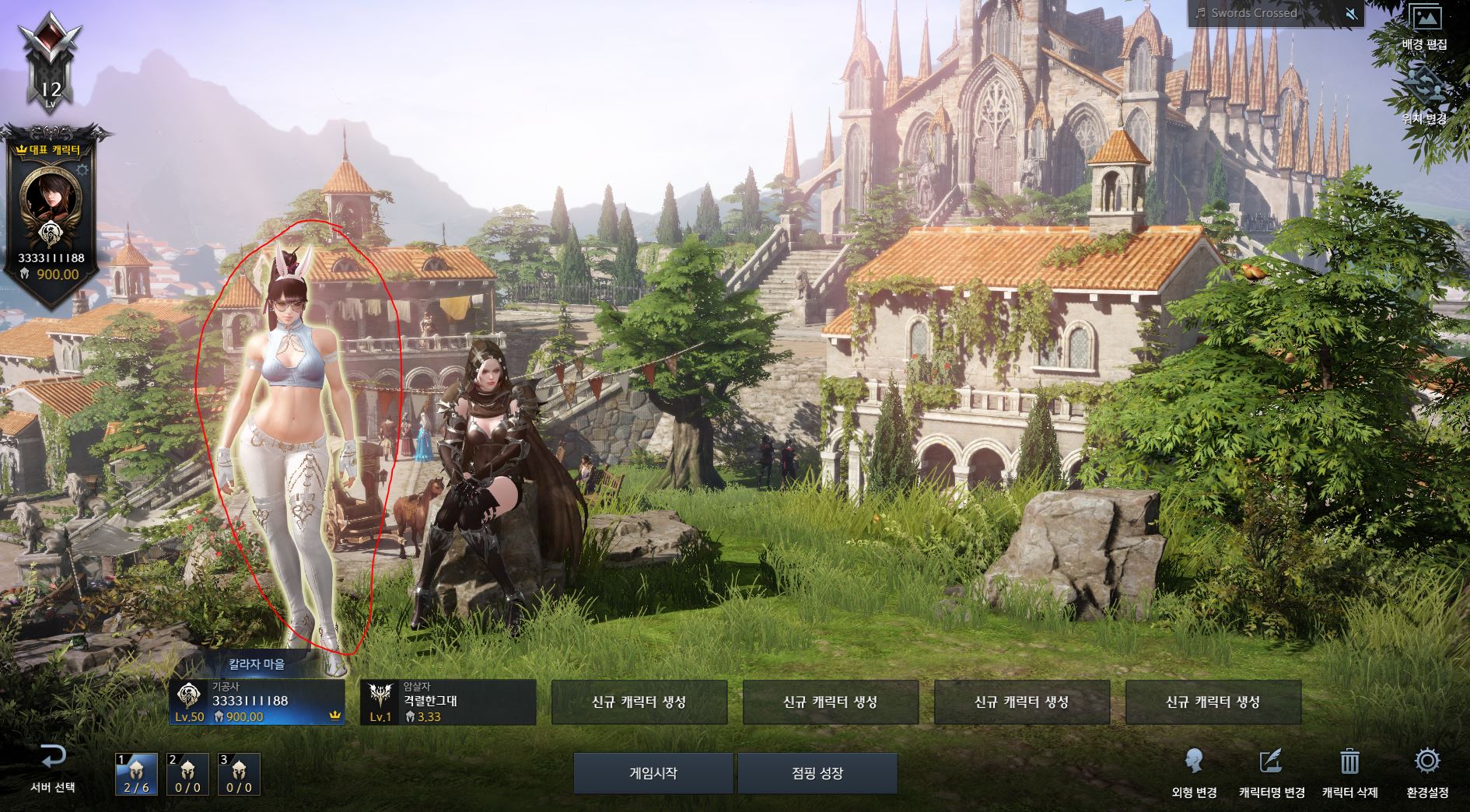Screen dimensions: 1470x812
Task: Open 캐릭터명 변경 name change
Action: pyautogui.click(x=1271, y=772)
